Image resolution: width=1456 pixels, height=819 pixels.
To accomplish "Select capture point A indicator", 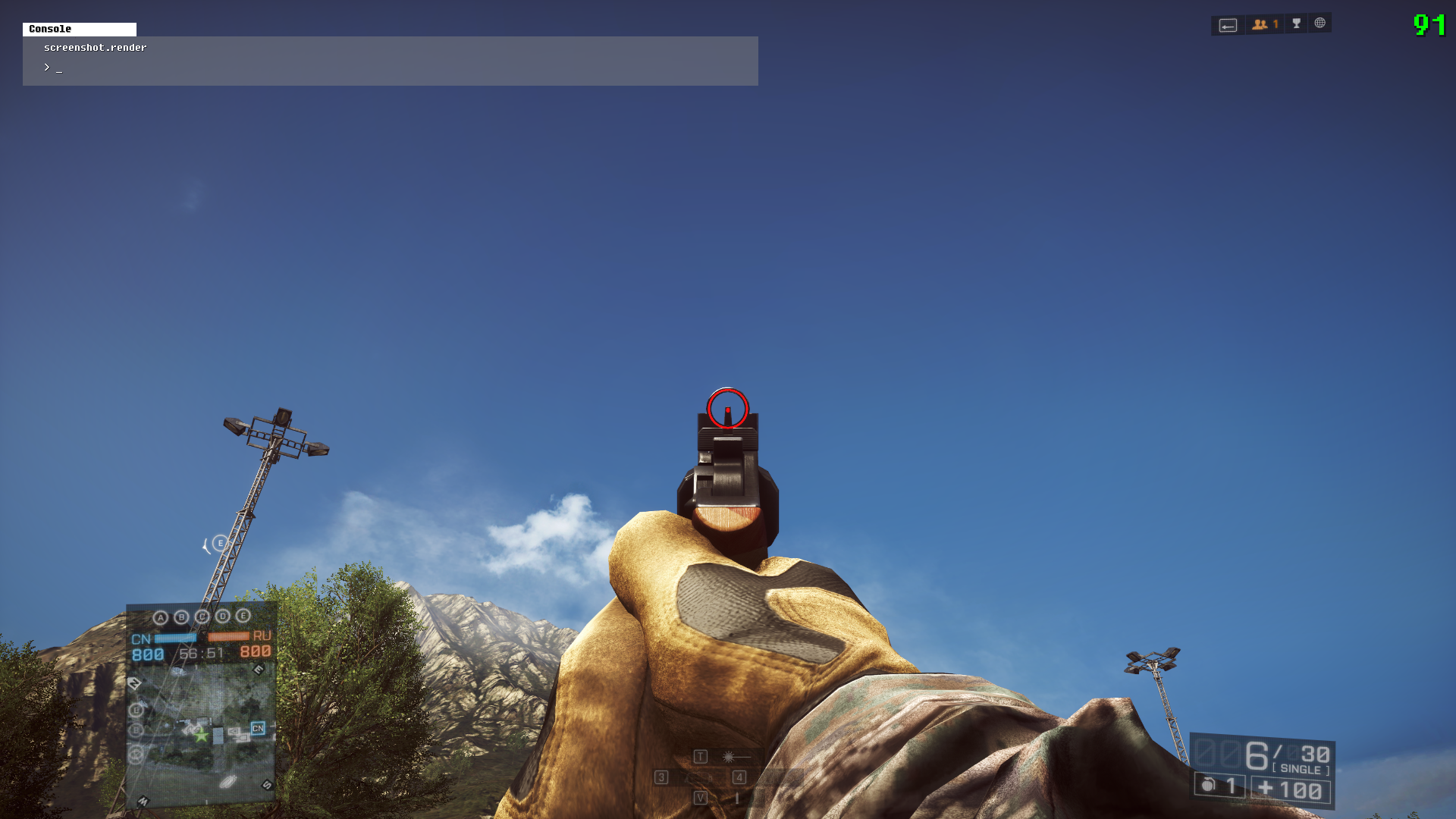I will click(x=160, y=618).
